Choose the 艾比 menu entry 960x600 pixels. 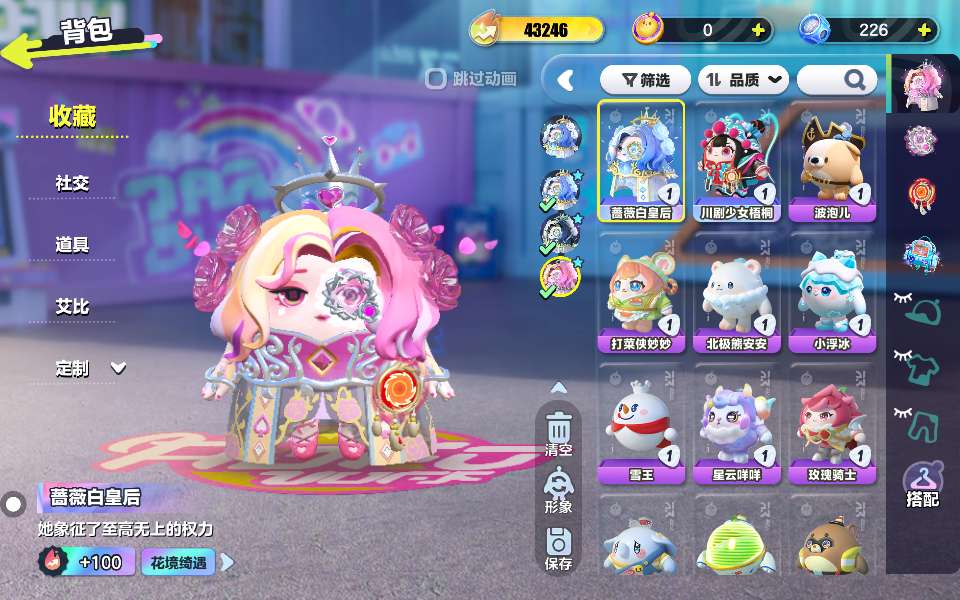(x=73, y=307)
